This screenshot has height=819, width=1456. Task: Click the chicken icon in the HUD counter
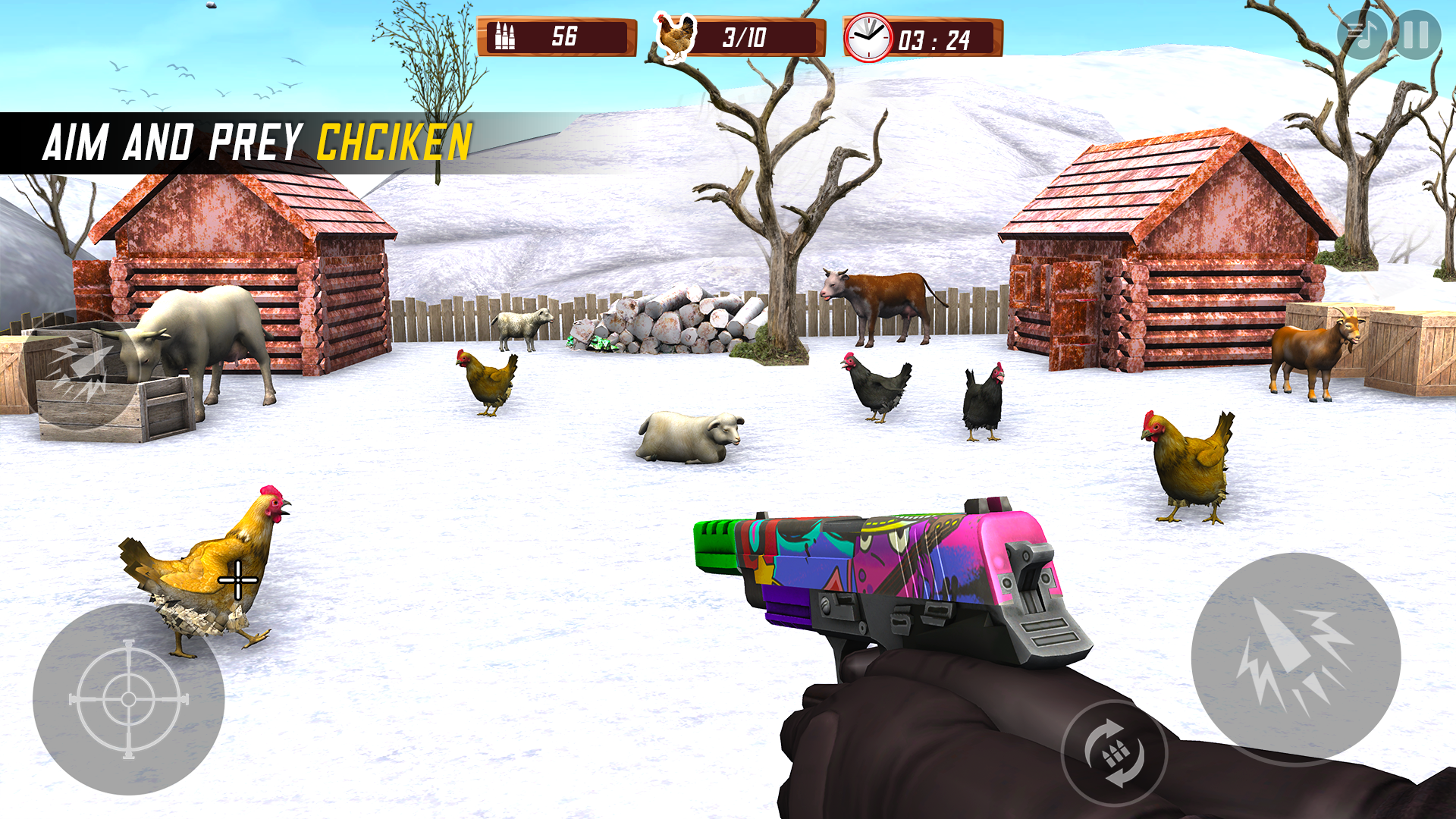pyautogui.click(x=675, y=33)
